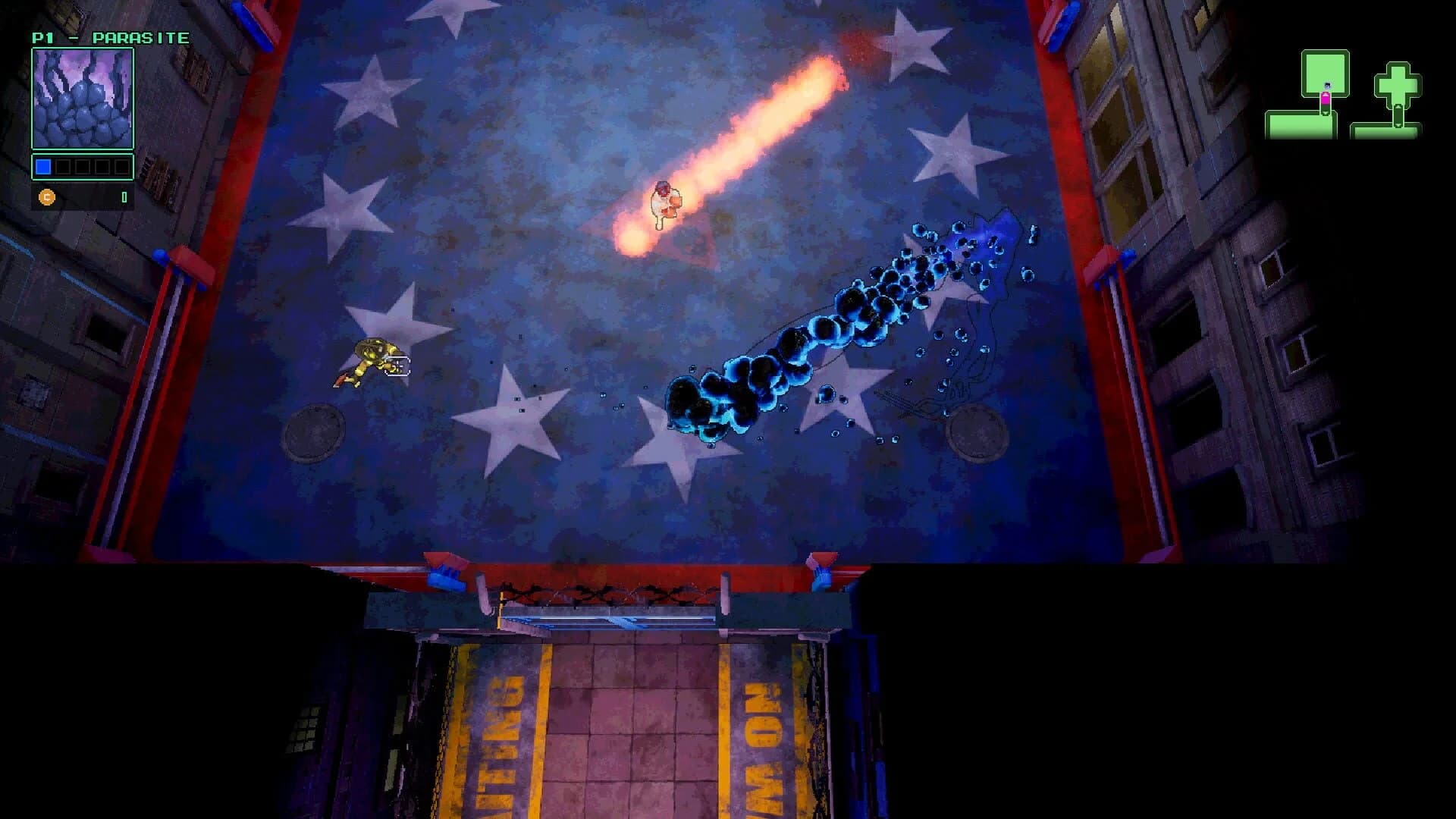
Task: Toggle the filled blue energy pip
Action: [43, 167]
